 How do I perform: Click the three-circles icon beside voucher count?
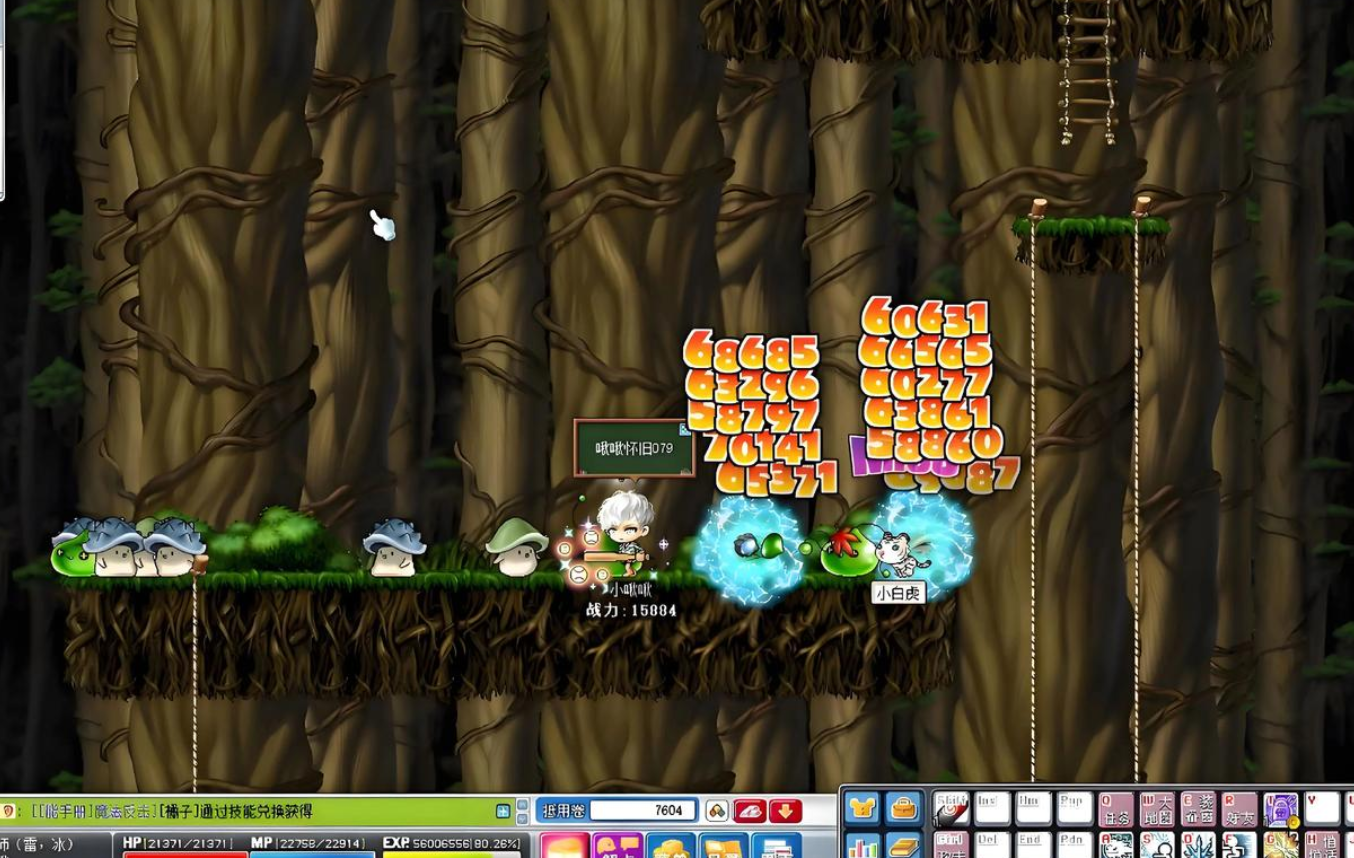tap(716, 810)
